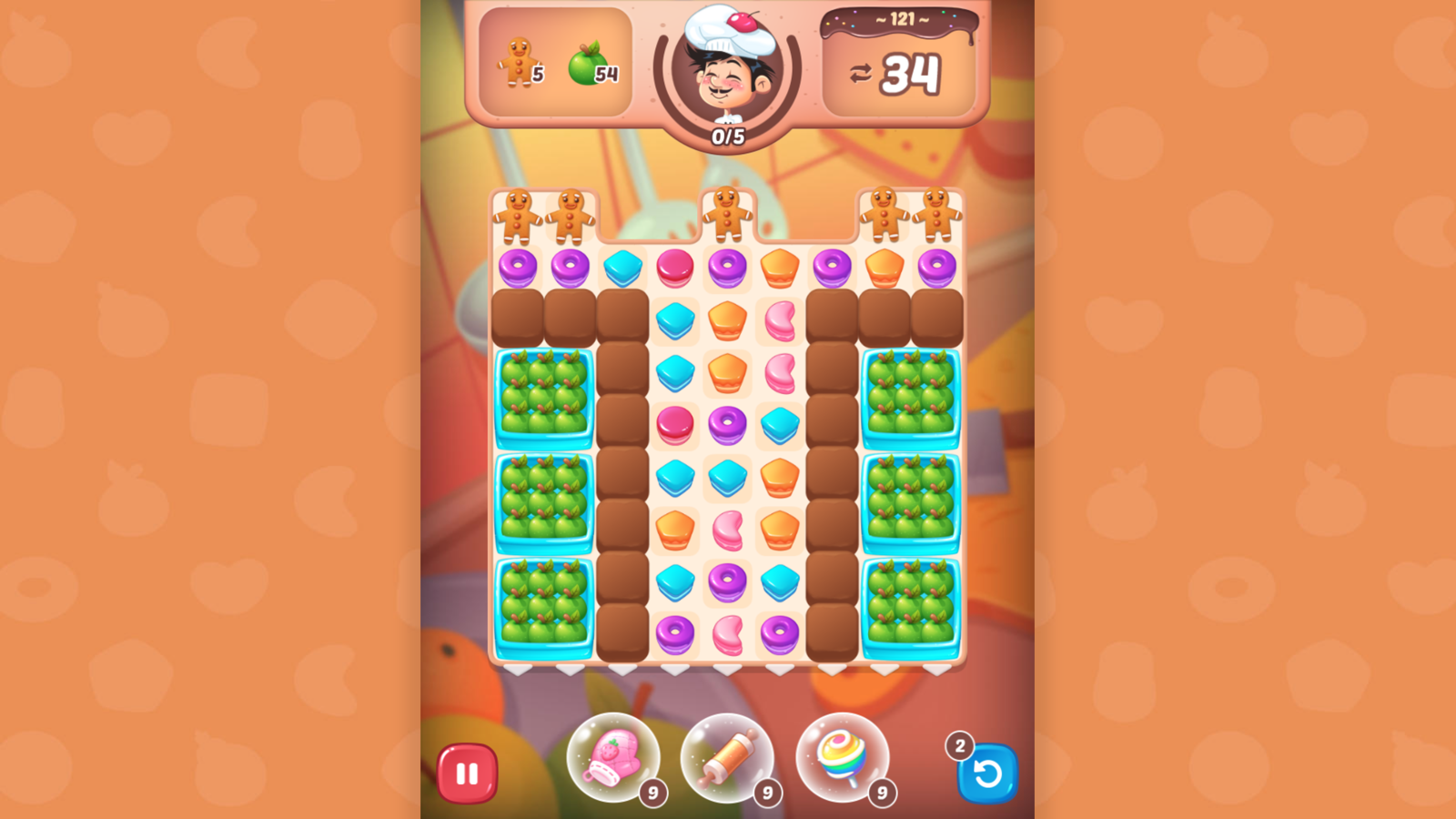Tap the green apple goal icon
1456x819 pixels.
click(x=585, y=62)
